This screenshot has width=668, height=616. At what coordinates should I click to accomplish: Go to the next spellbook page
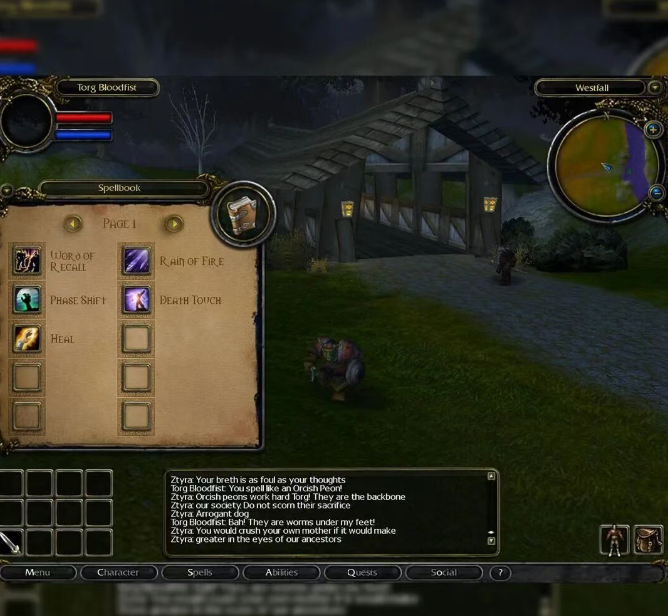tap(173, 224)
